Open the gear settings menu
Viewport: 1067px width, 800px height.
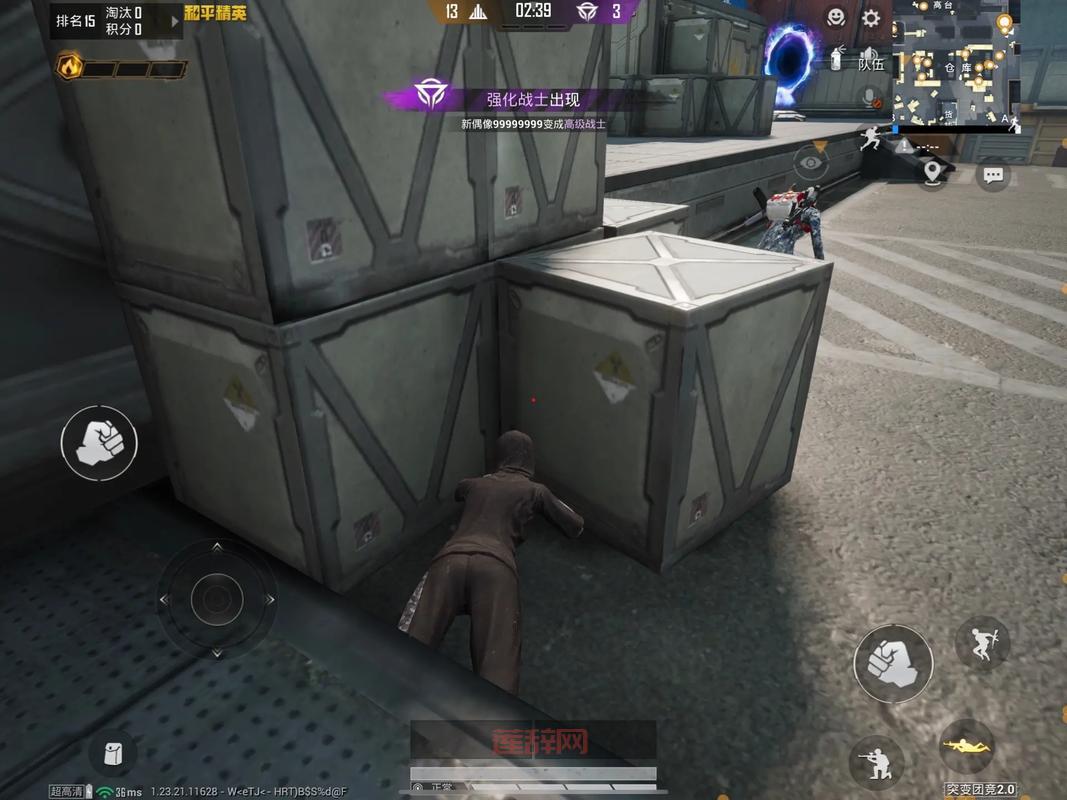pos(871,17)
